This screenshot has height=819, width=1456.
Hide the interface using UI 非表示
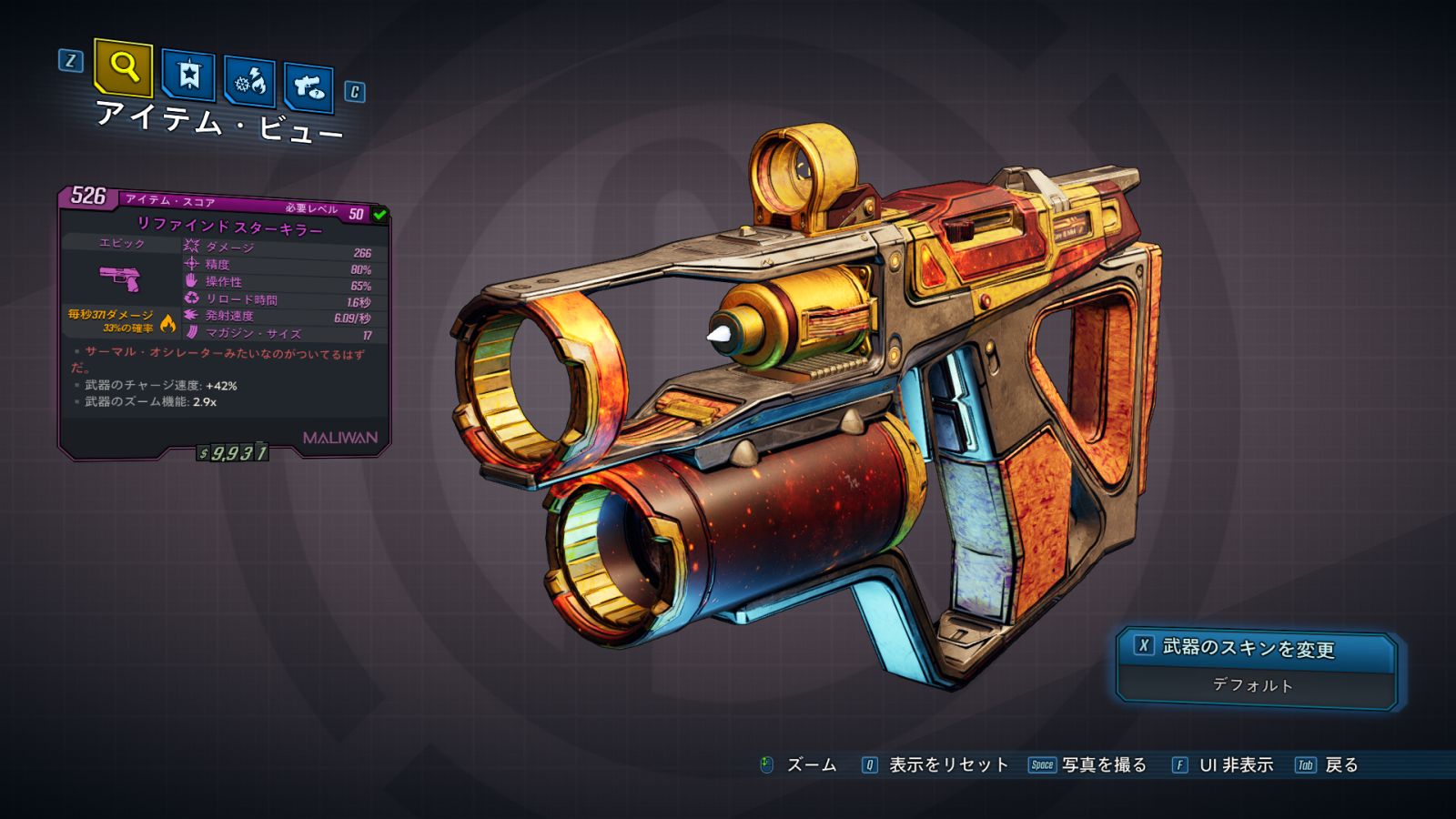(x=1235, y=765)
